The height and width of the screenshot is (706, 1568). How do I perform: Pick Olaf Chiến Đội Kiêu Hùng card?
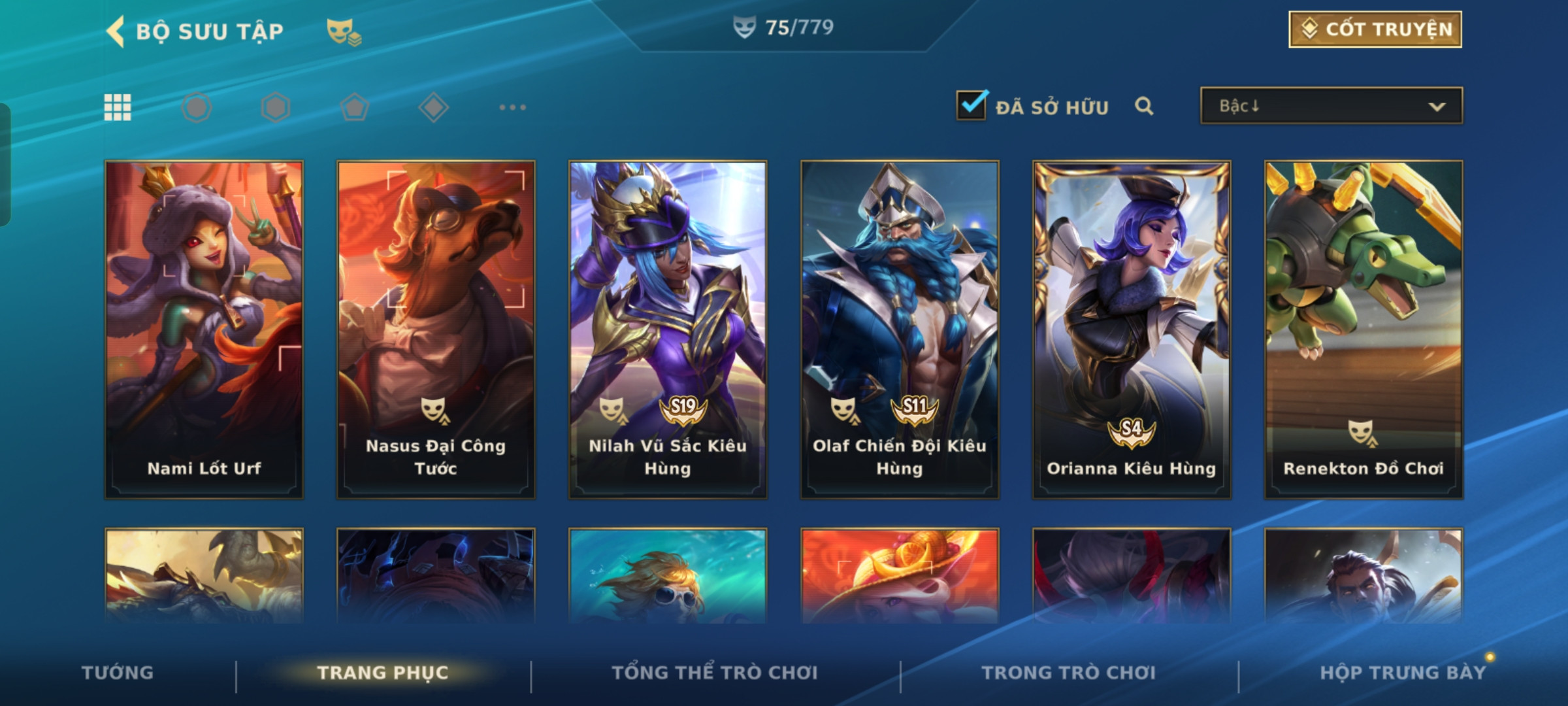(900, 329)
